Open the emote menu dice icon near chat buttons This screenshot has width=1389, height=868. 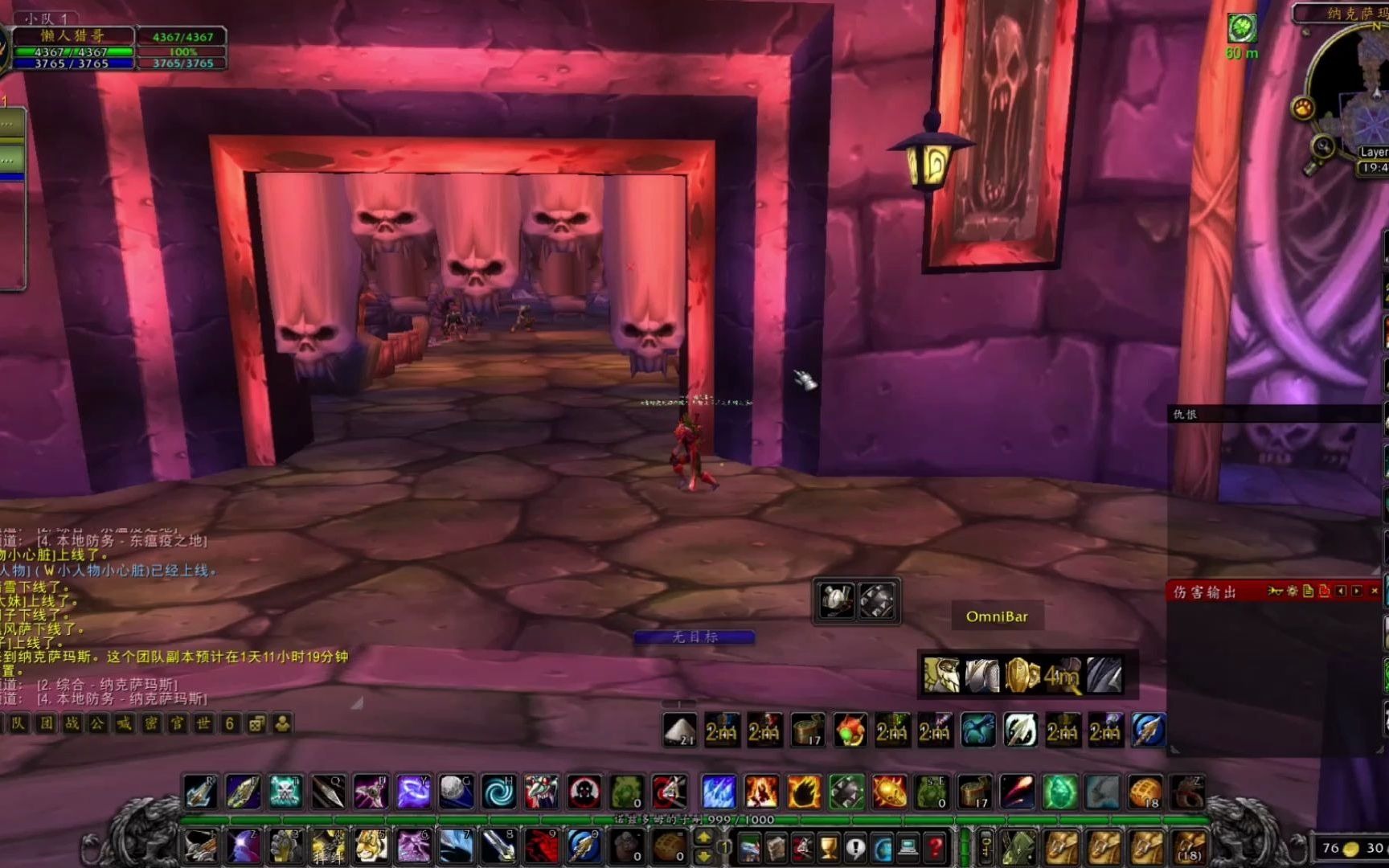256,723
